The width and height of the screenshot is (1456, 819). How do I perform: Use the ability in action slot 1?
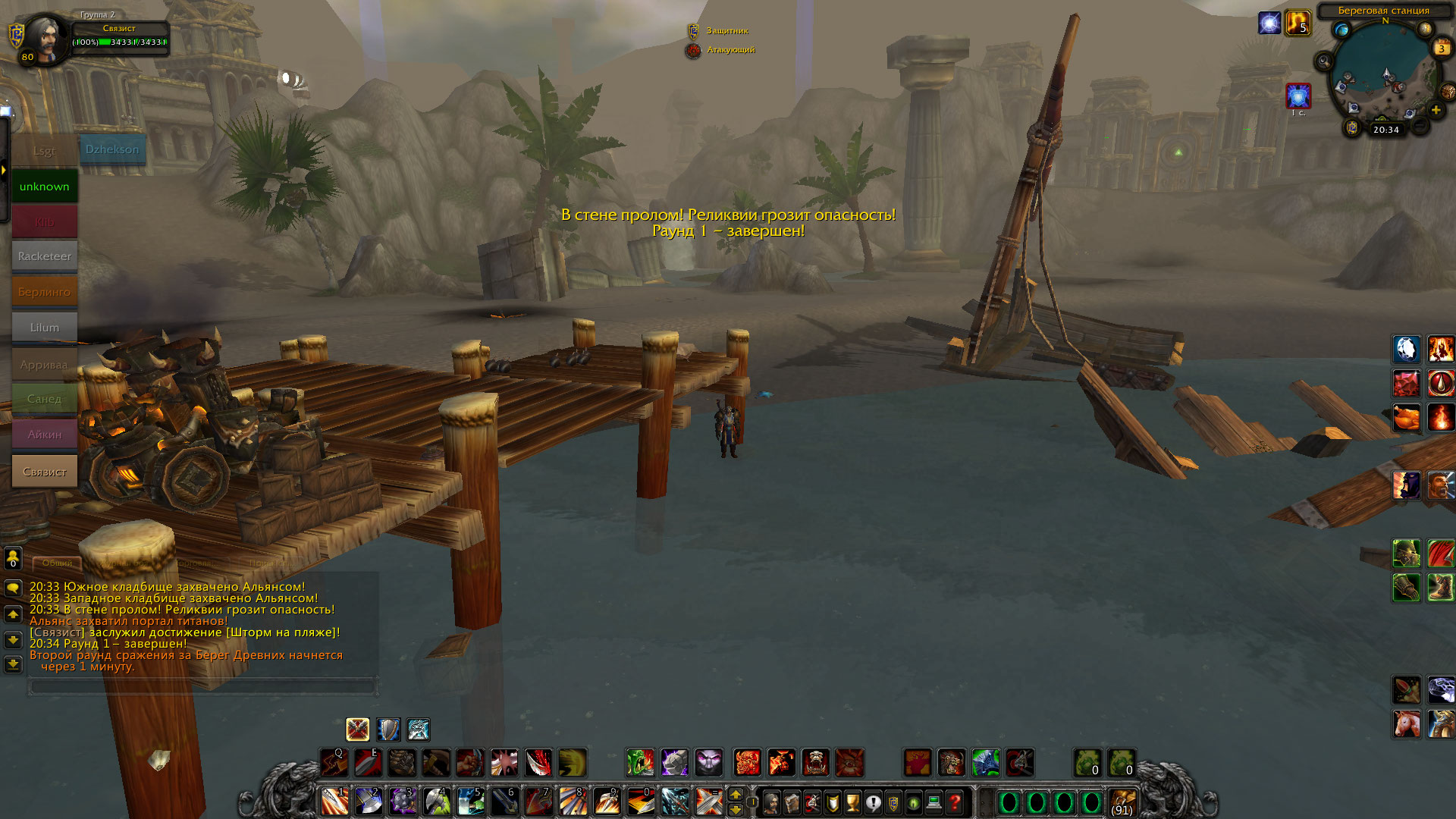[334, 801]
